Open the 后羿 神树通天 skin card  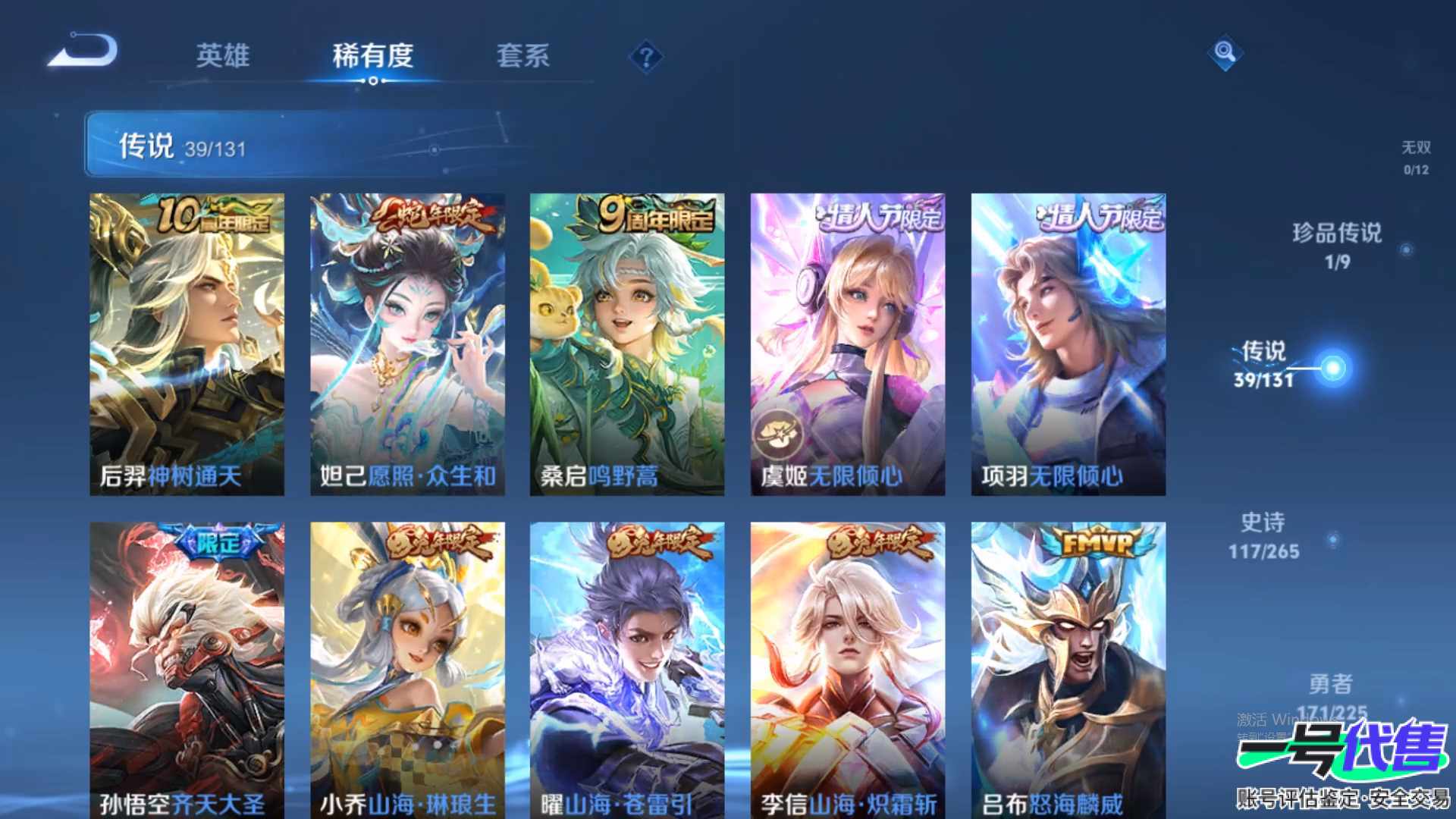tap(187, 344)
